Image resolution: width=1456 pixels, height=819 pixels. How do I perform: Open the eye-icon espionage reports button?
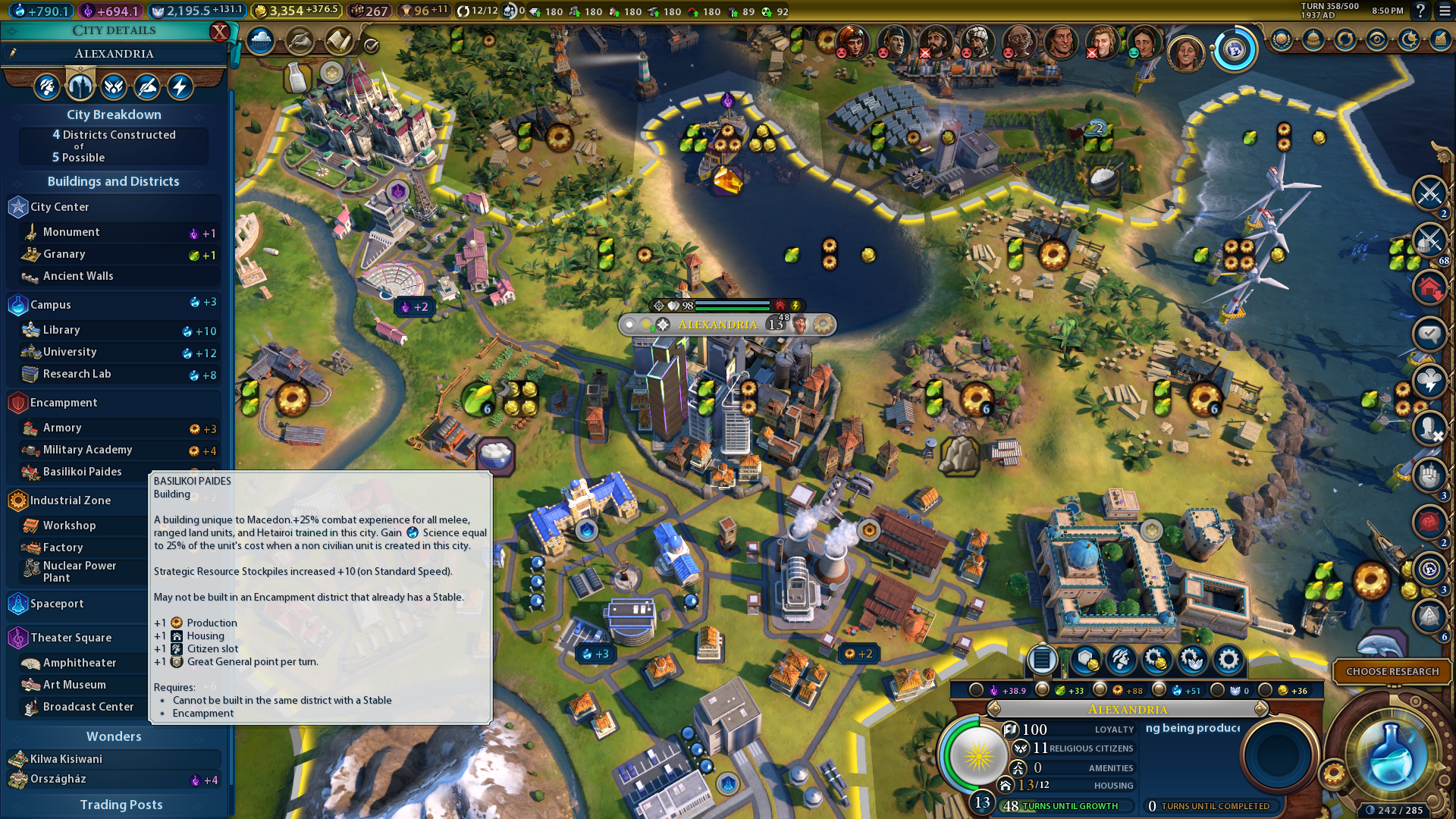pyautogui.click(x=1376, y=39)
